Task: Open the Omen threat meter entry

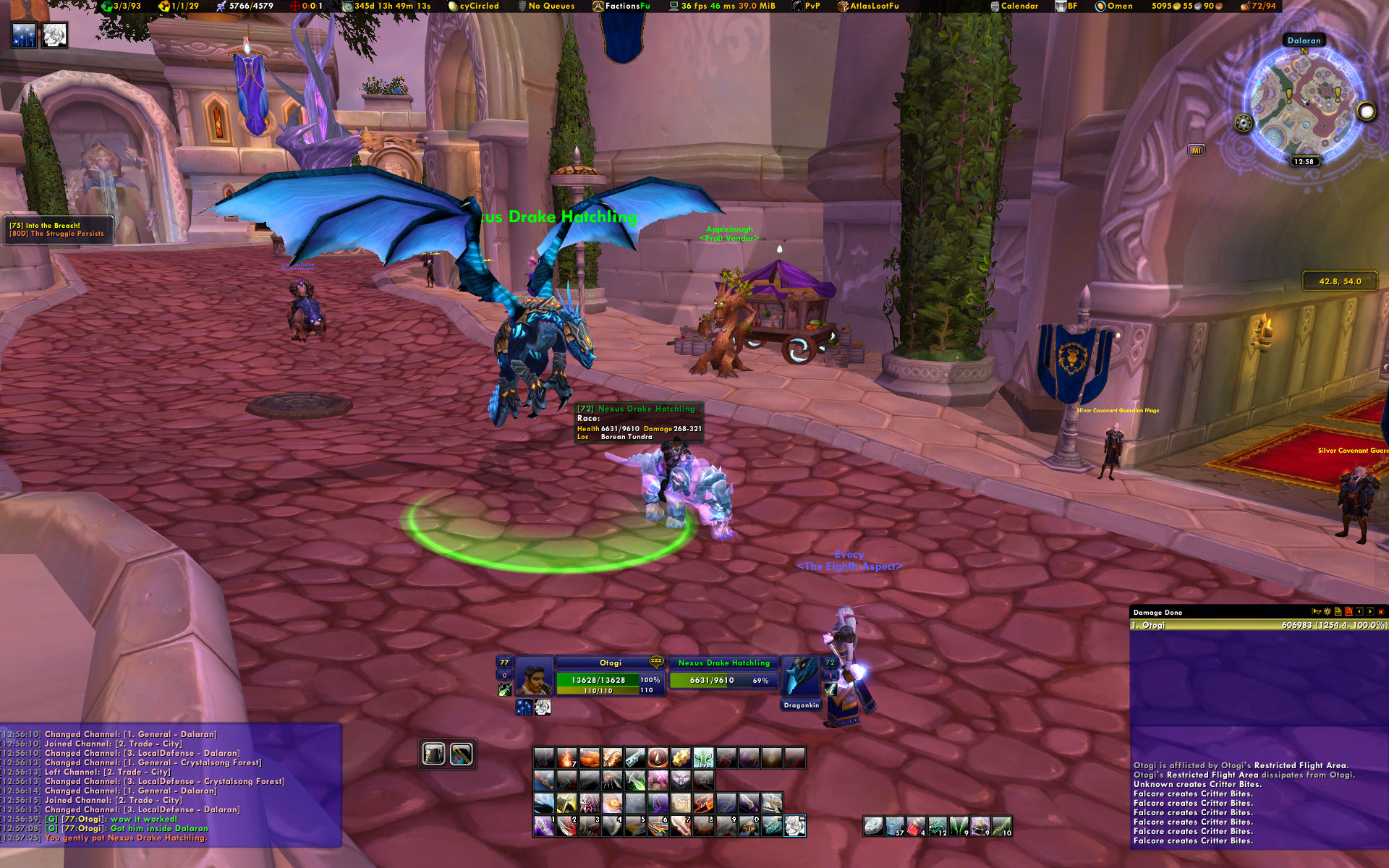Action: [x=1114, y=6]
